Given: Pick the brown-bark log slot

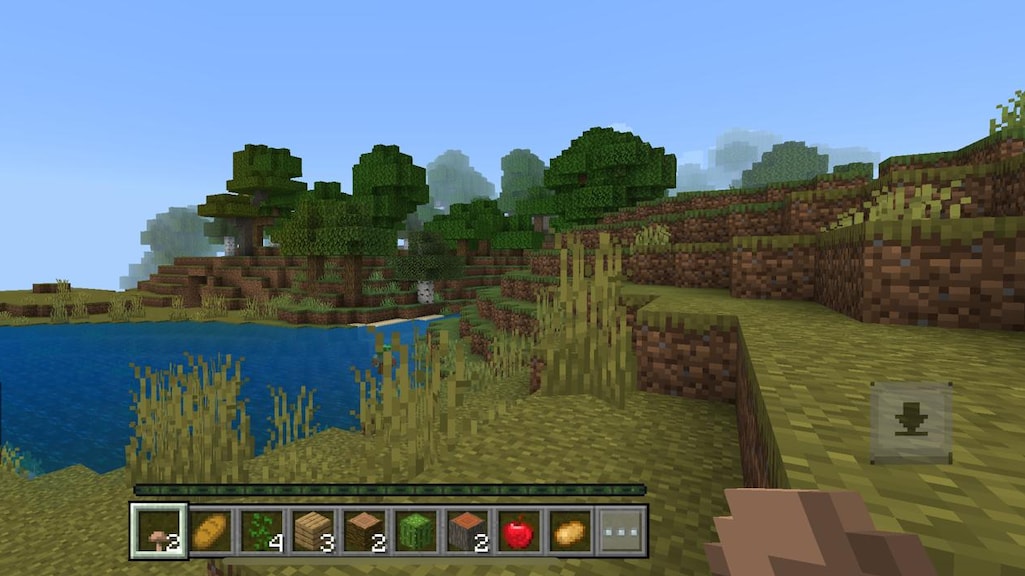Looking at the screenshot, I should tap(364, 531).
